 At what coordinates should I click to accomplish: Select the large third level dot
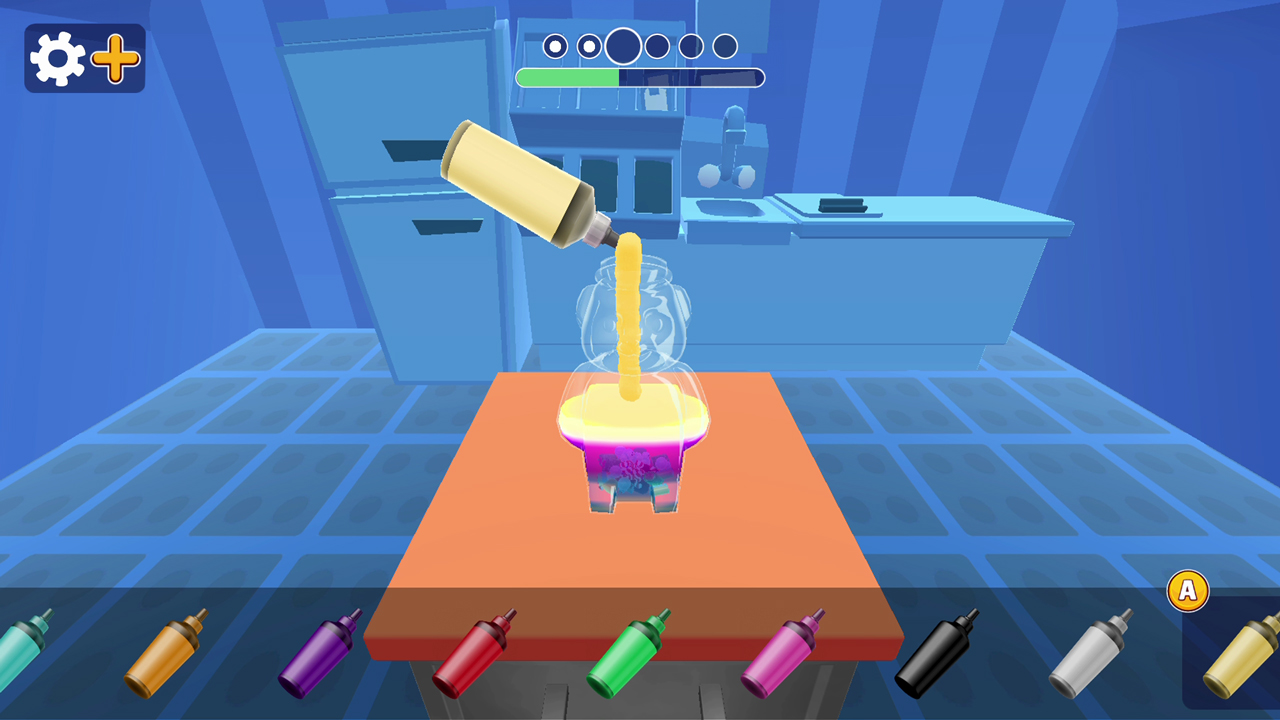click(x=622, y=47)
